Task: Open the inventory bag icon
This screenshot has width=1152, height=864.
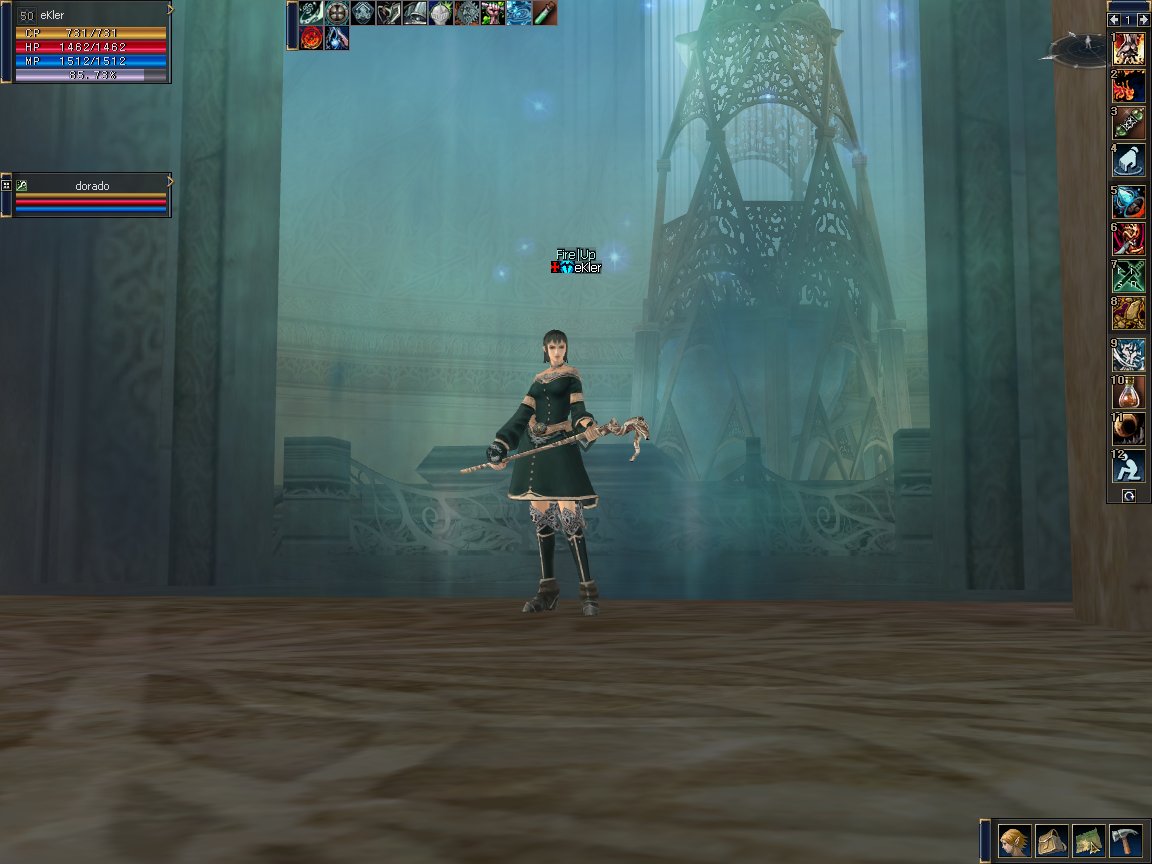Action: point(1051,841)
